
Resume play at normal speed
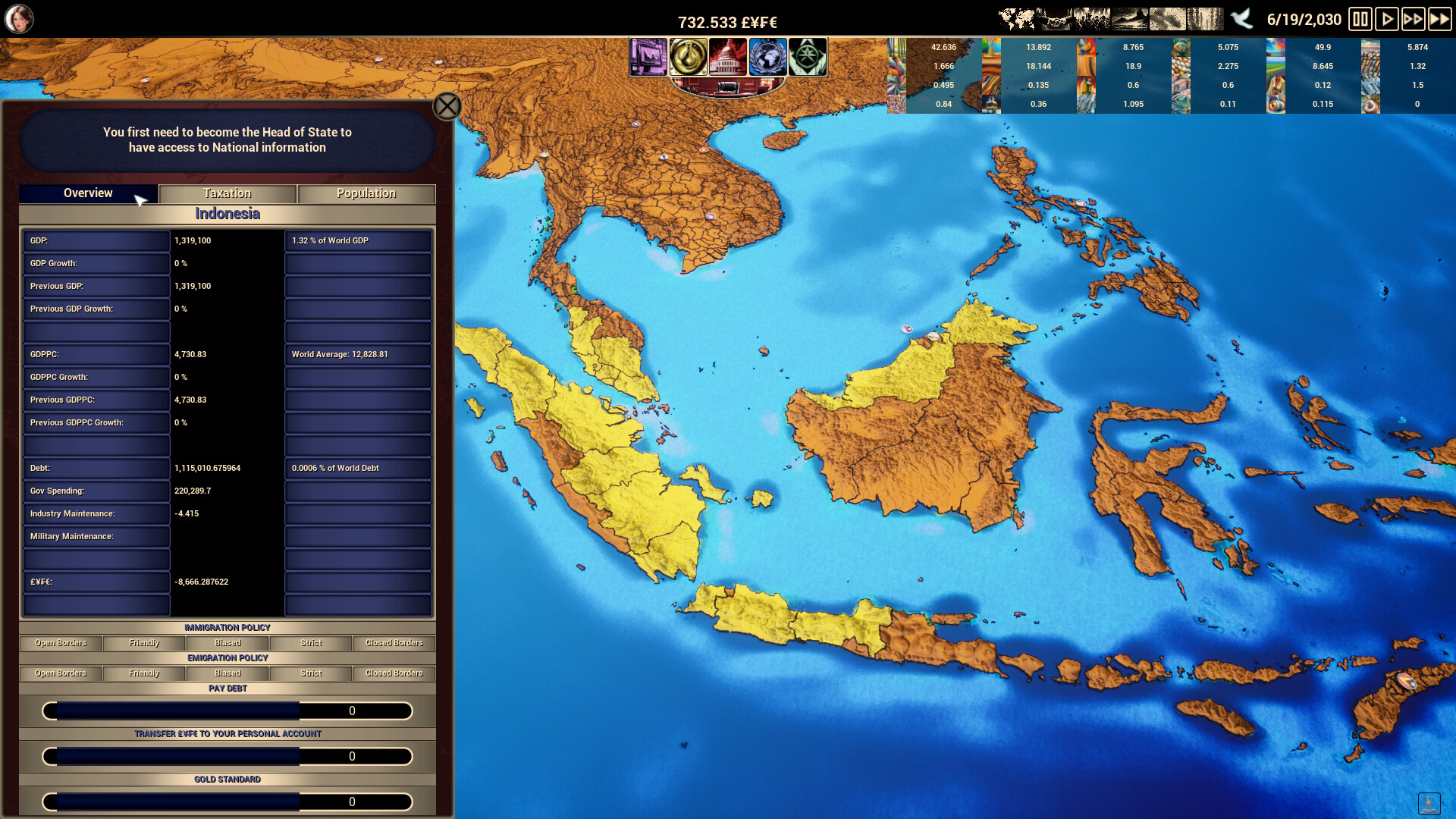tap(1388, 20)
